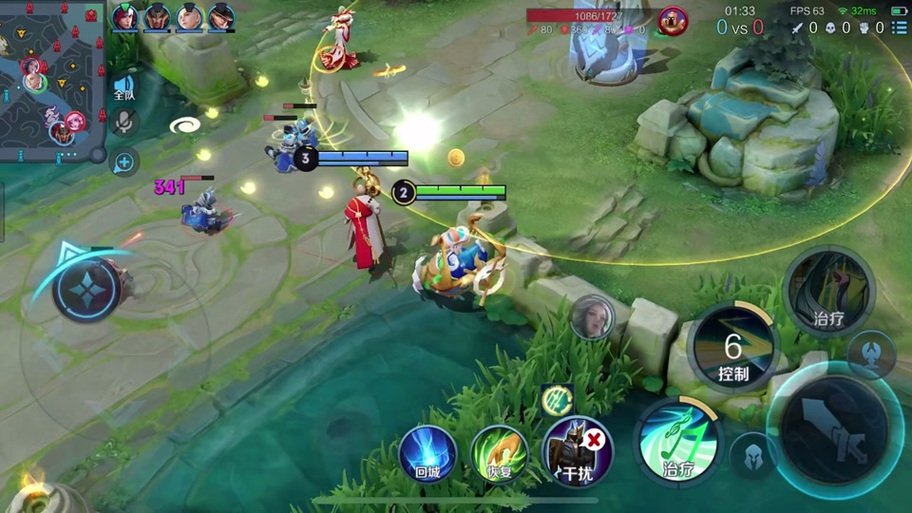Activate the ultimate 治疗 skill
The height and width of the screenshot is (513, 912).
tap(829, 292)
